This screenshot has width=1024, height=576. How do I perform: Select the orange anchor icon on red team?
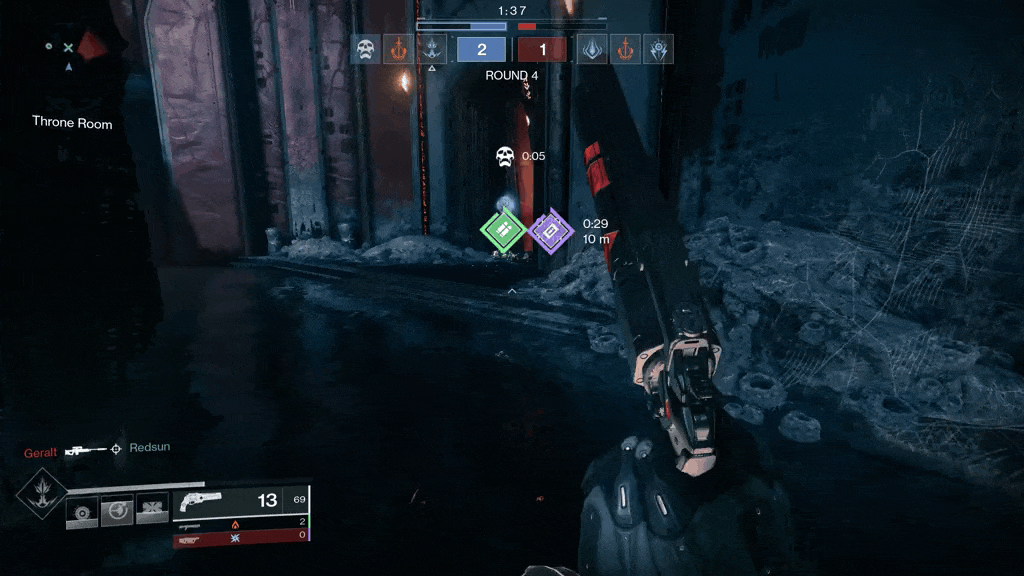click(x=625, y=49)
